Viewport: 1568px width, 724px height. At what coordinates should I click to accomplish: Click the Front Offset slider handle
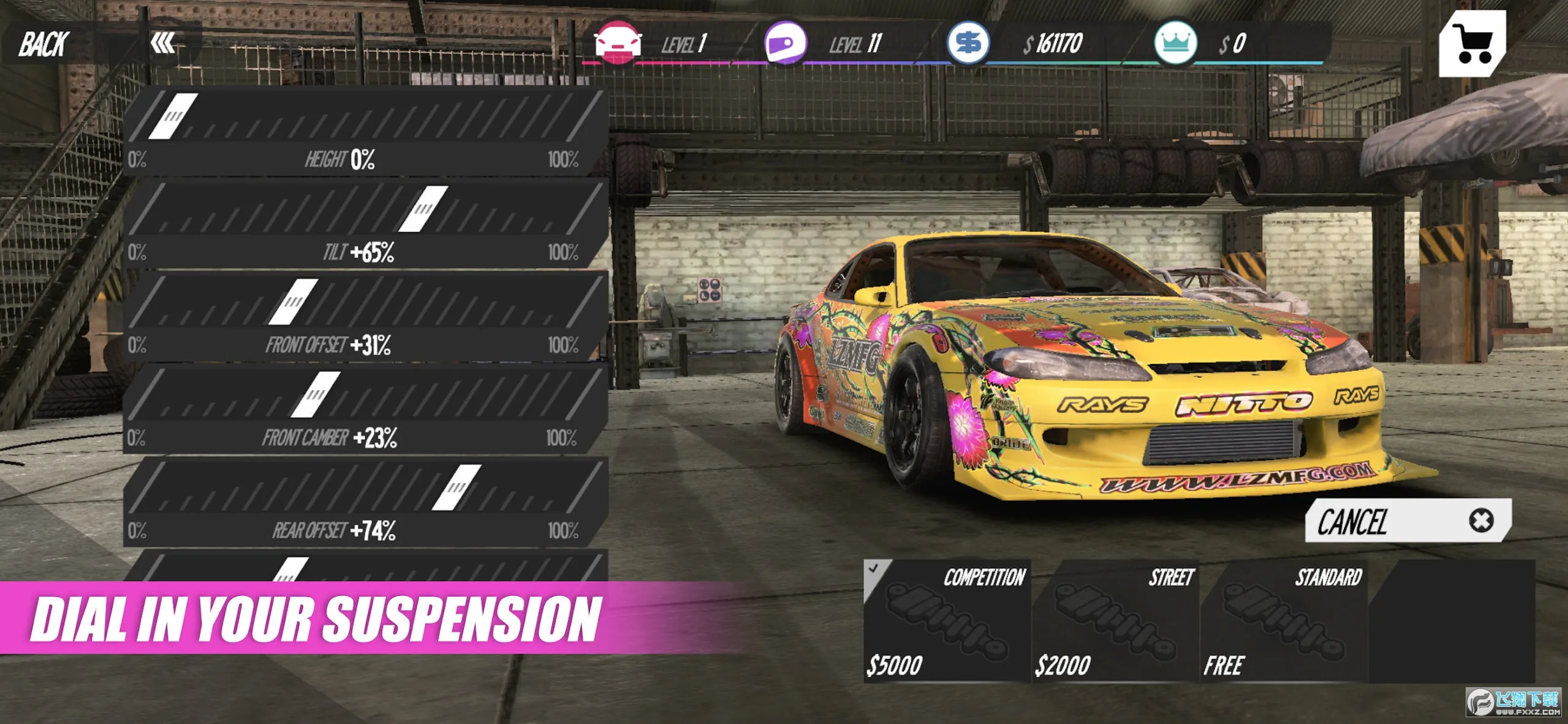coord(294,302)
